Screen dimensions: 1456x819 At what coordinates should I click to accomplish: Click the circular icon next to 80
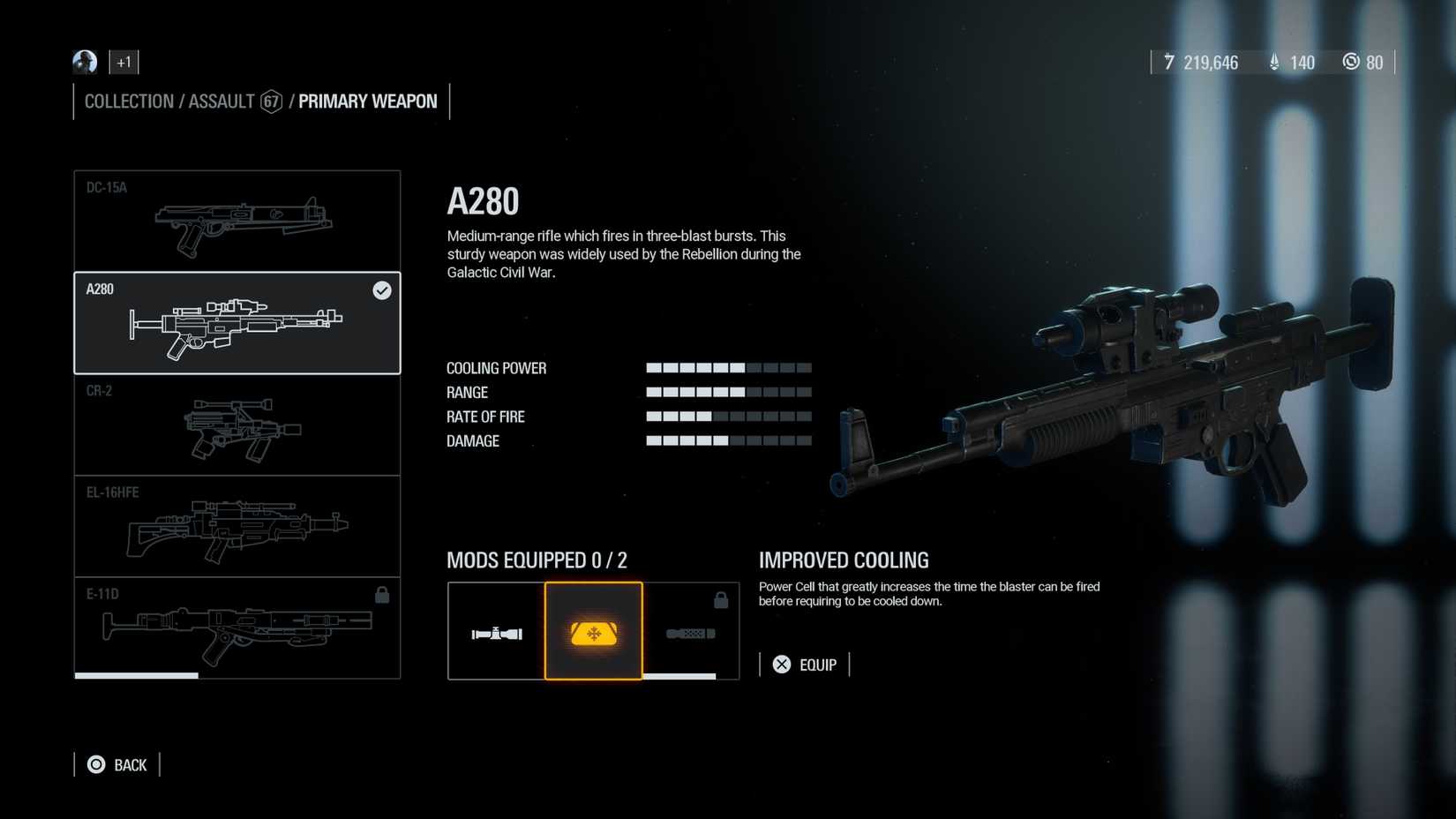[1351, 62]
